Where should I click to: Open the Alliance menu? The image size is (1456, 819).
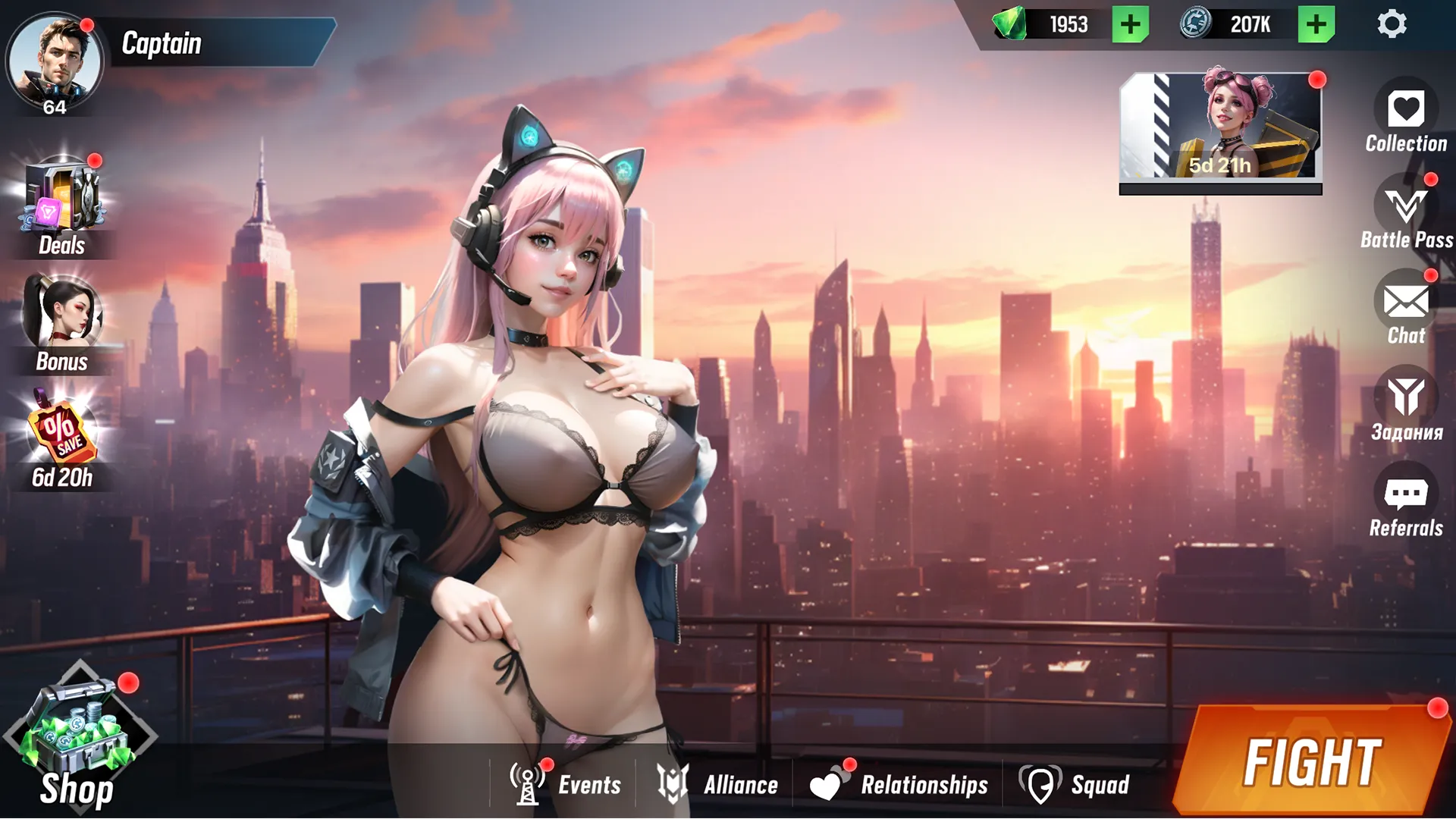717,784
